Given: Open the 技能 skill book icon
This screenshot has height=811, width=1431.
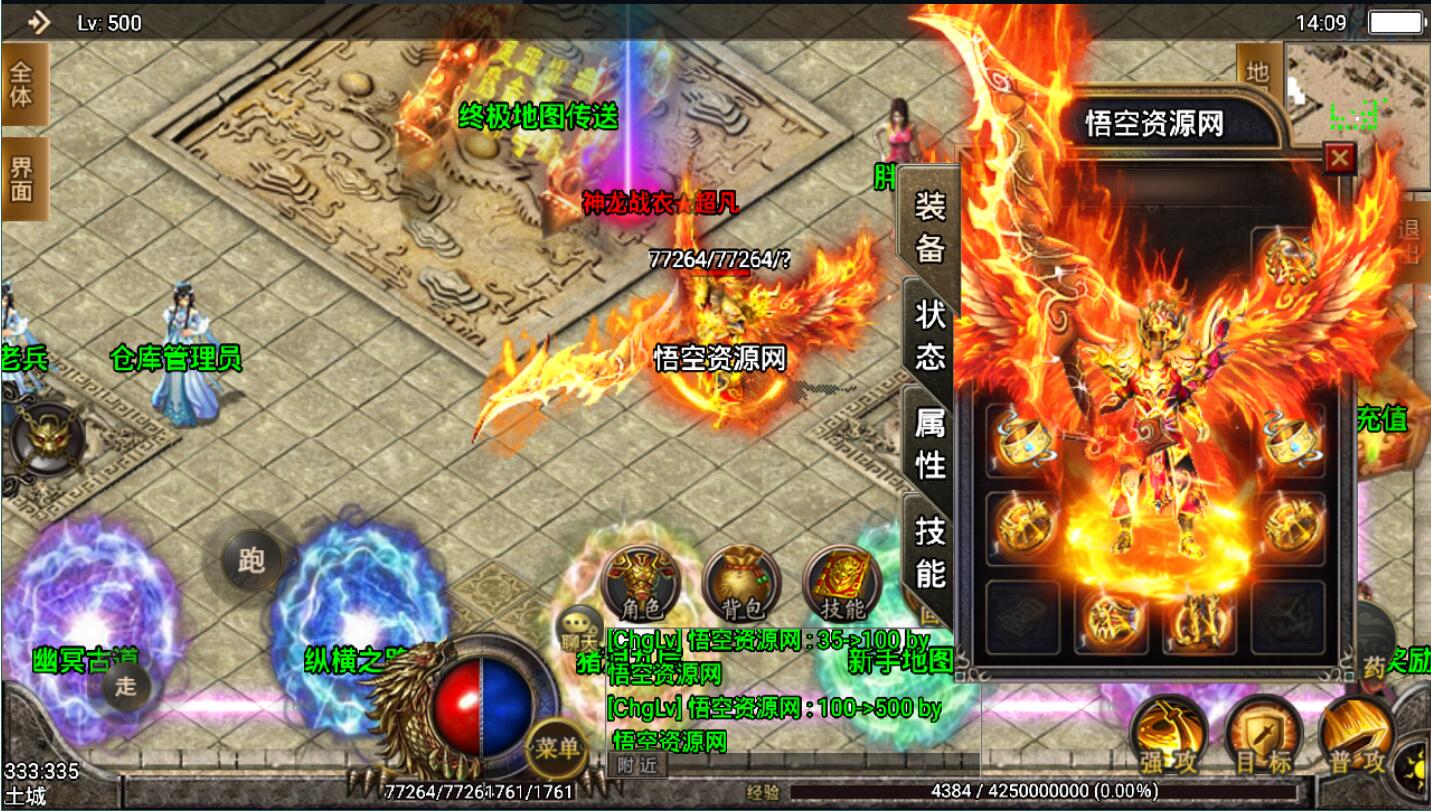Looking at the screenshot, I should (841, 583).
